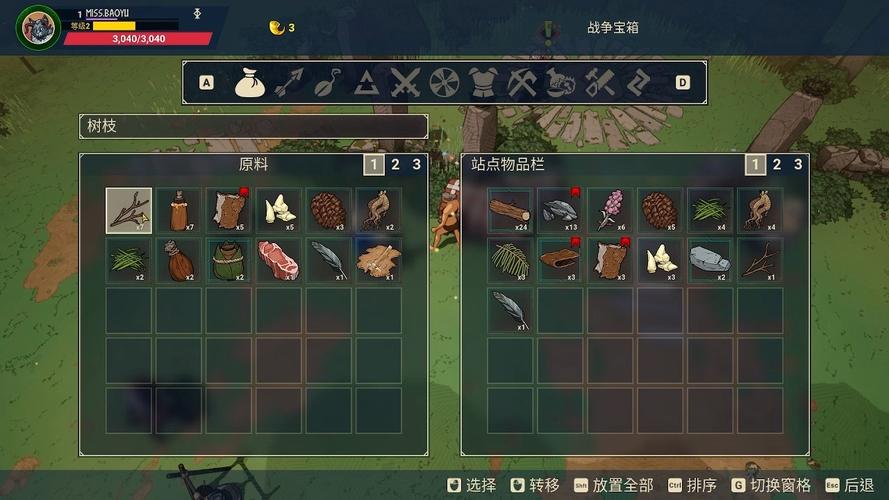Choose the flint shards stack x13
Screen dimensions: 889x500
coord(560,210)
